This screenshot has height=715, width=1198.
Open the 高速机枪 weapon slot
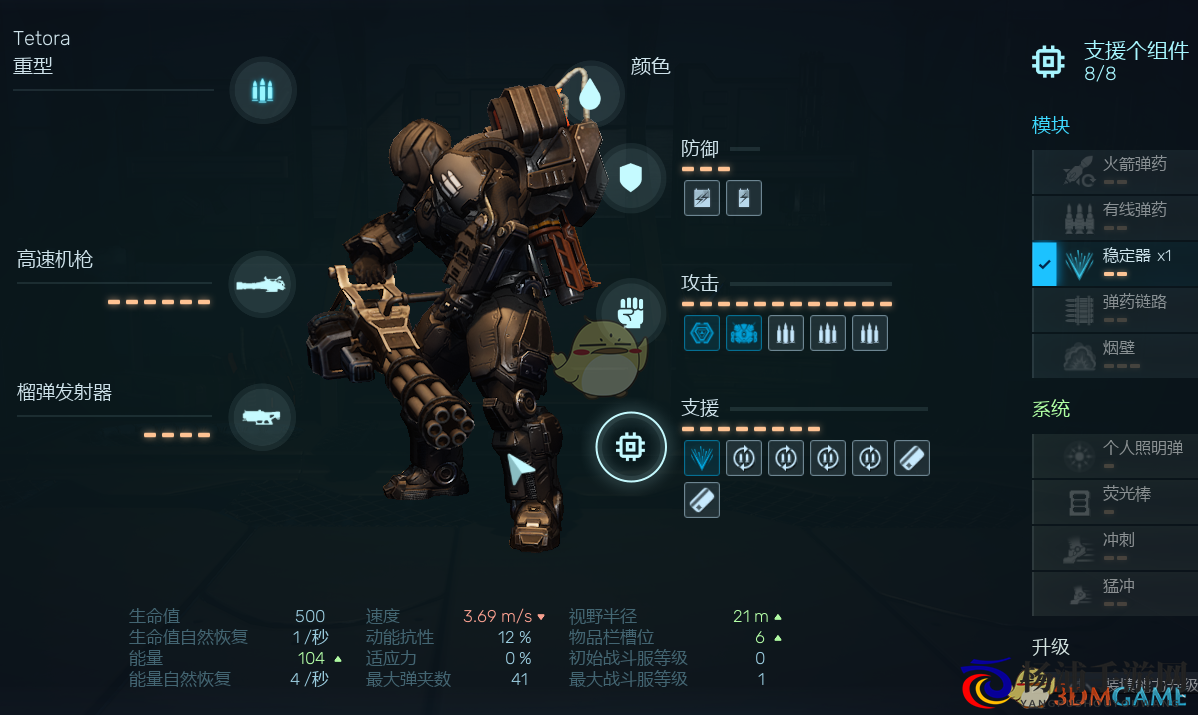(x=262, y=285)
